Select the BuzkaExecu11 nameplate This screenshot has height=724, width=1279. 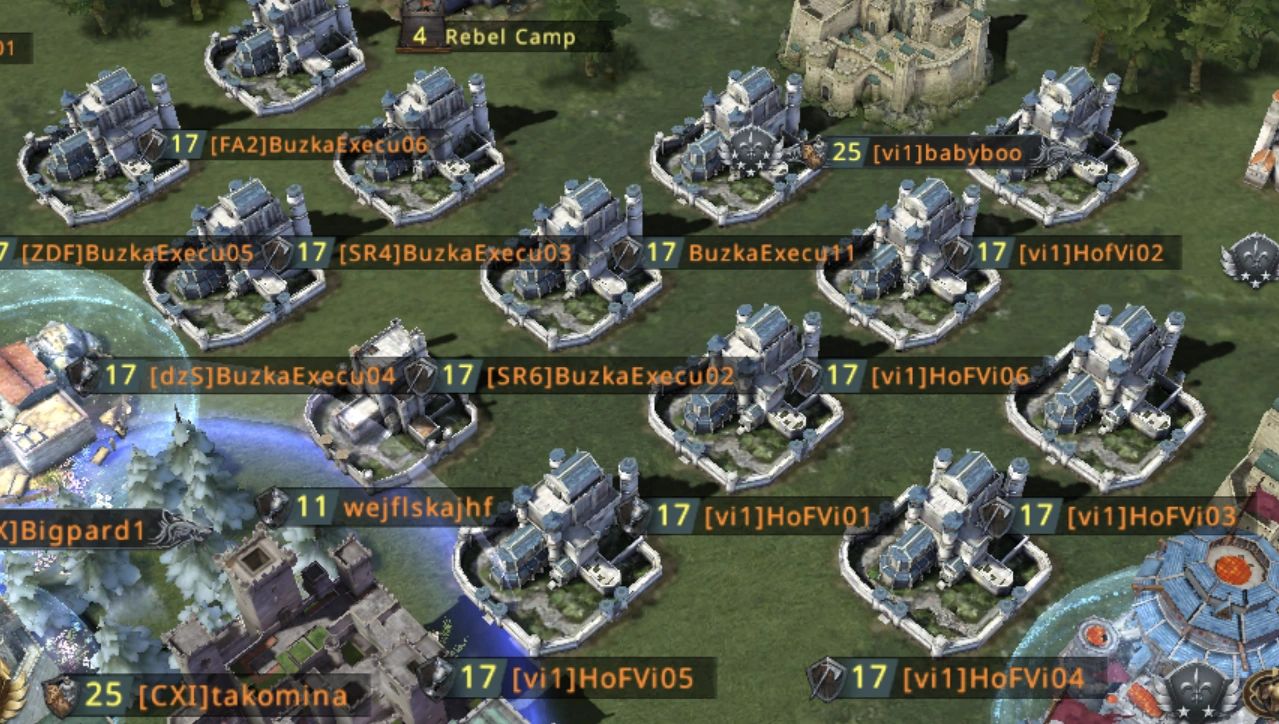pyautogui.click(x=771, y=253)
